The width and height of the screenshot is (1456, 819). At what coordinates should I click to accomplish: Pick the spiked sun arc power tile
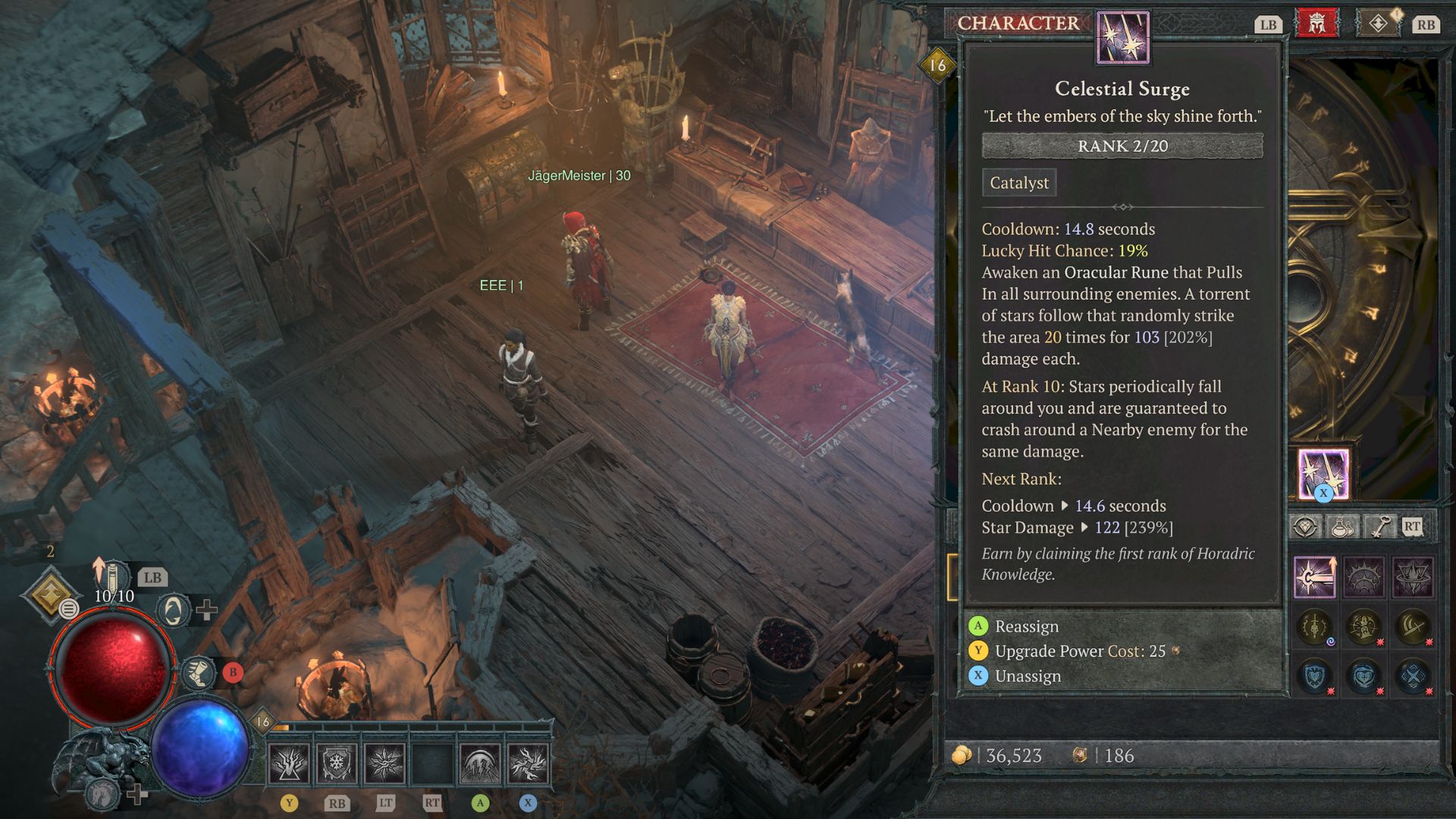point(1363,577)
